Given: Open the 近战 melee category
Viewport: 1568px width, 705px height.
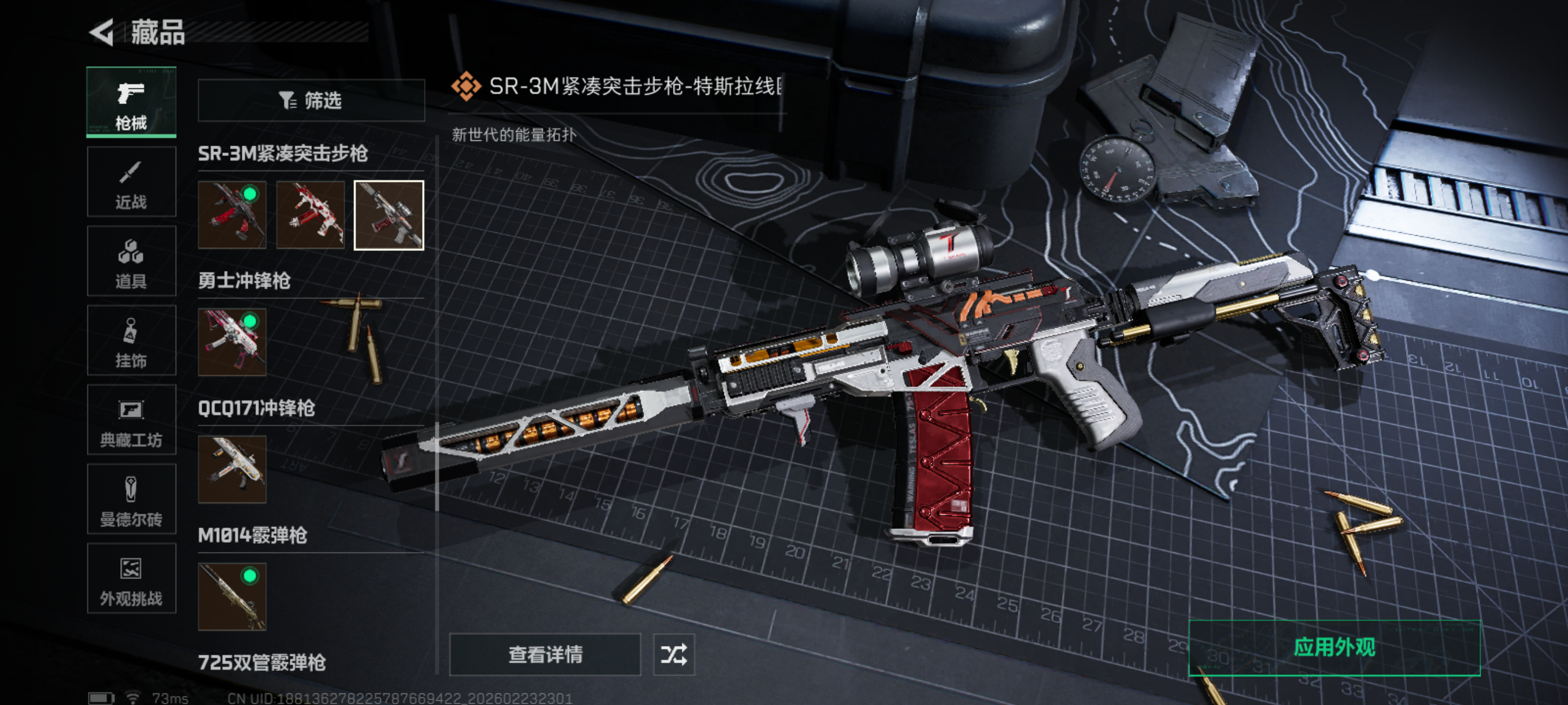Looking at the screenshot, I should click(x=131, y=182).
